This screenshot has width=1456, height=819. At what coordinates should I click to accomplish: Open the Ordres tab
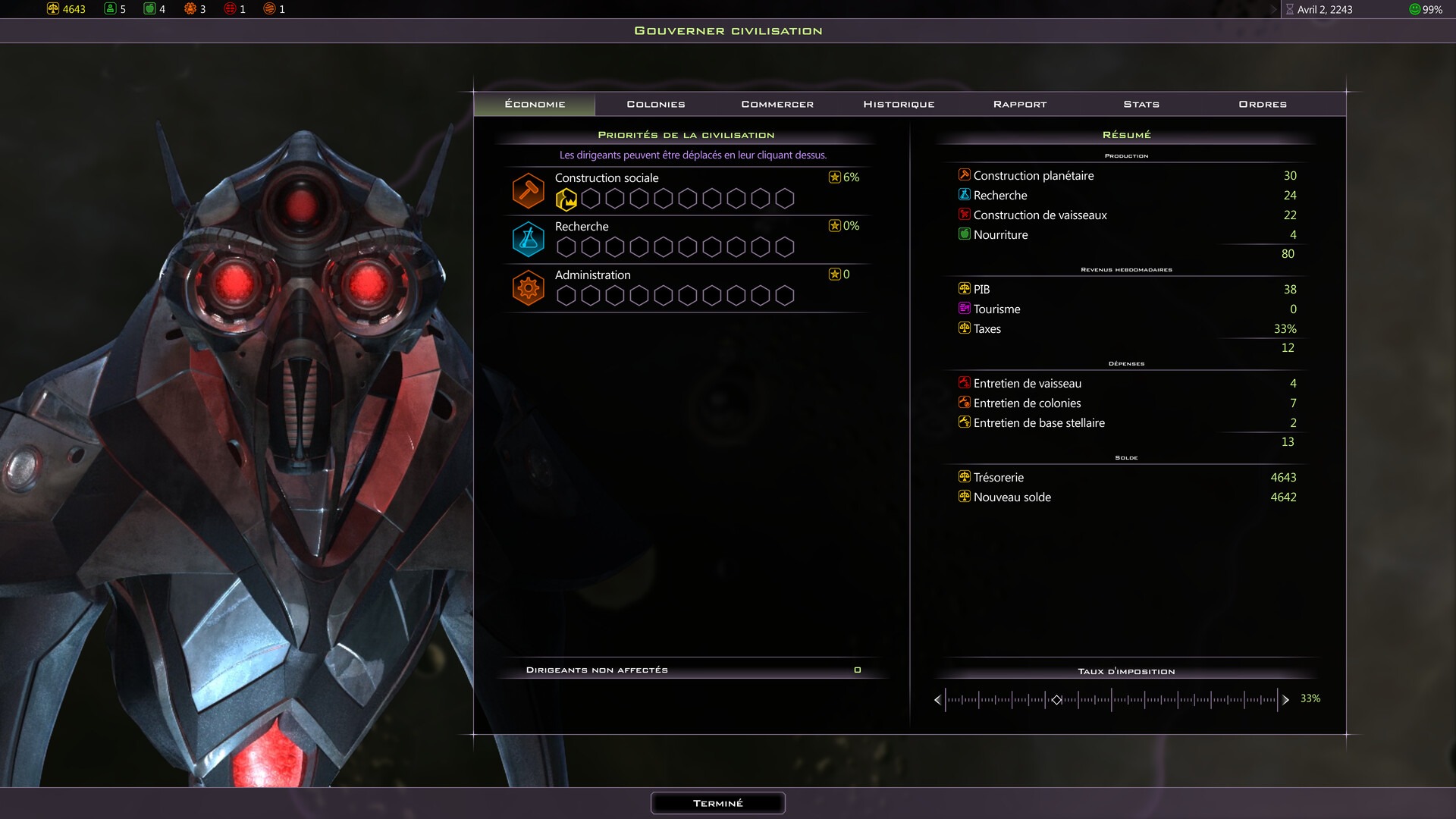(1263, 104)
